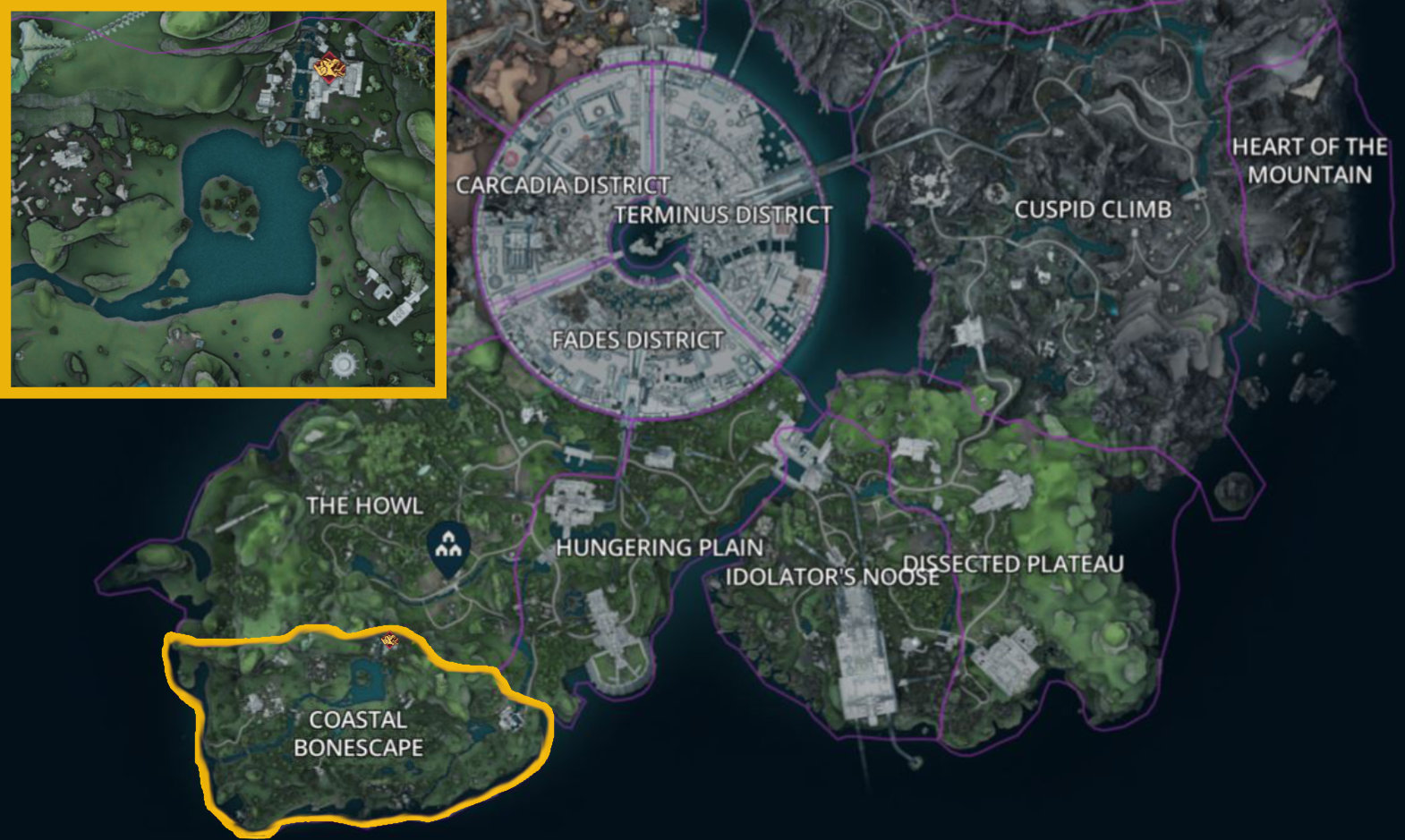Viewport: 1405px width, 840px height.
Task: Select the red-gold marker in the inset map
Action: (x=328, y=68)
